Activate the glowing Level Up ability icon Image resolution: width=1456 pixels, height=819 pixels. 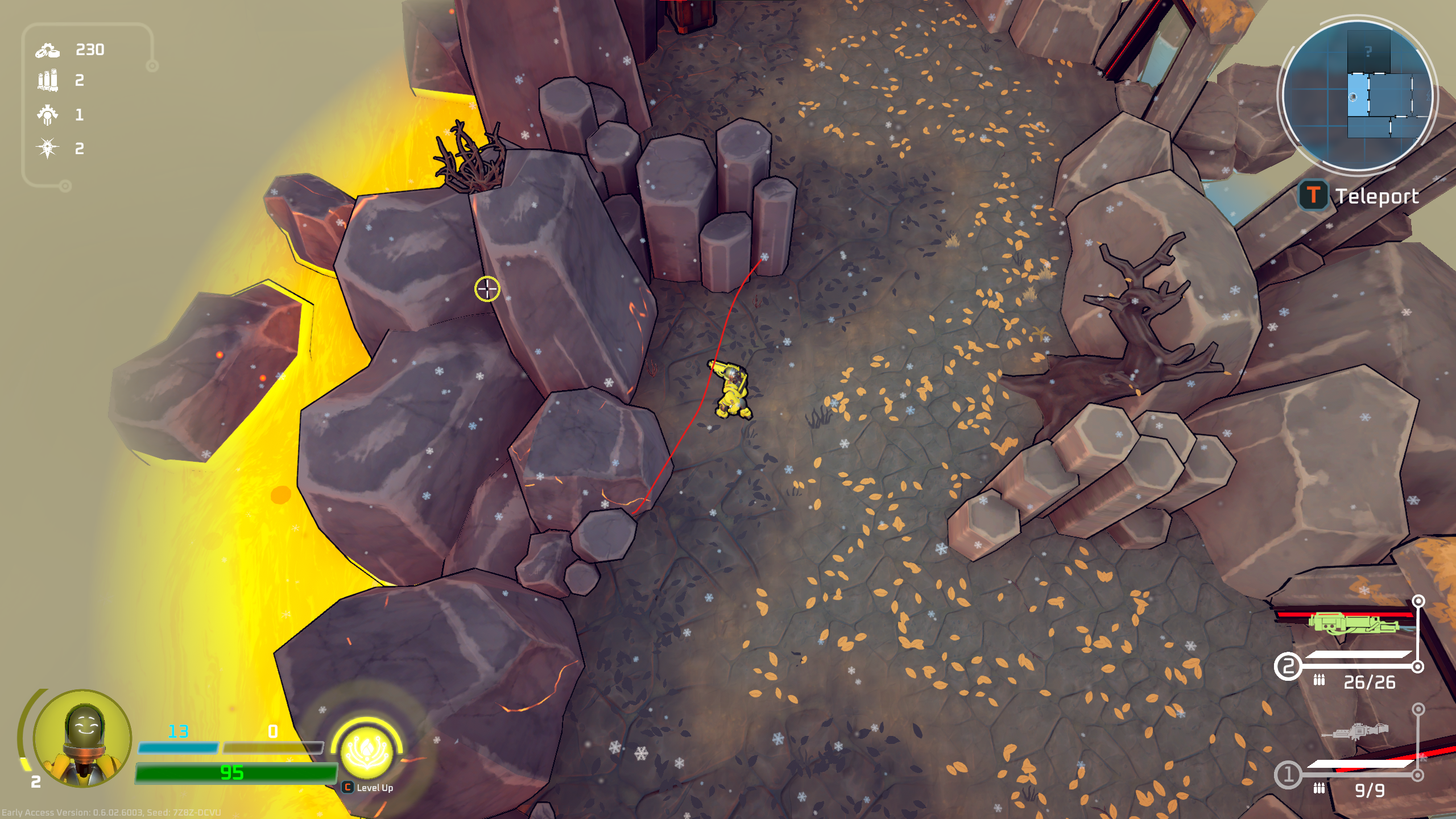[x=367, y=751]
